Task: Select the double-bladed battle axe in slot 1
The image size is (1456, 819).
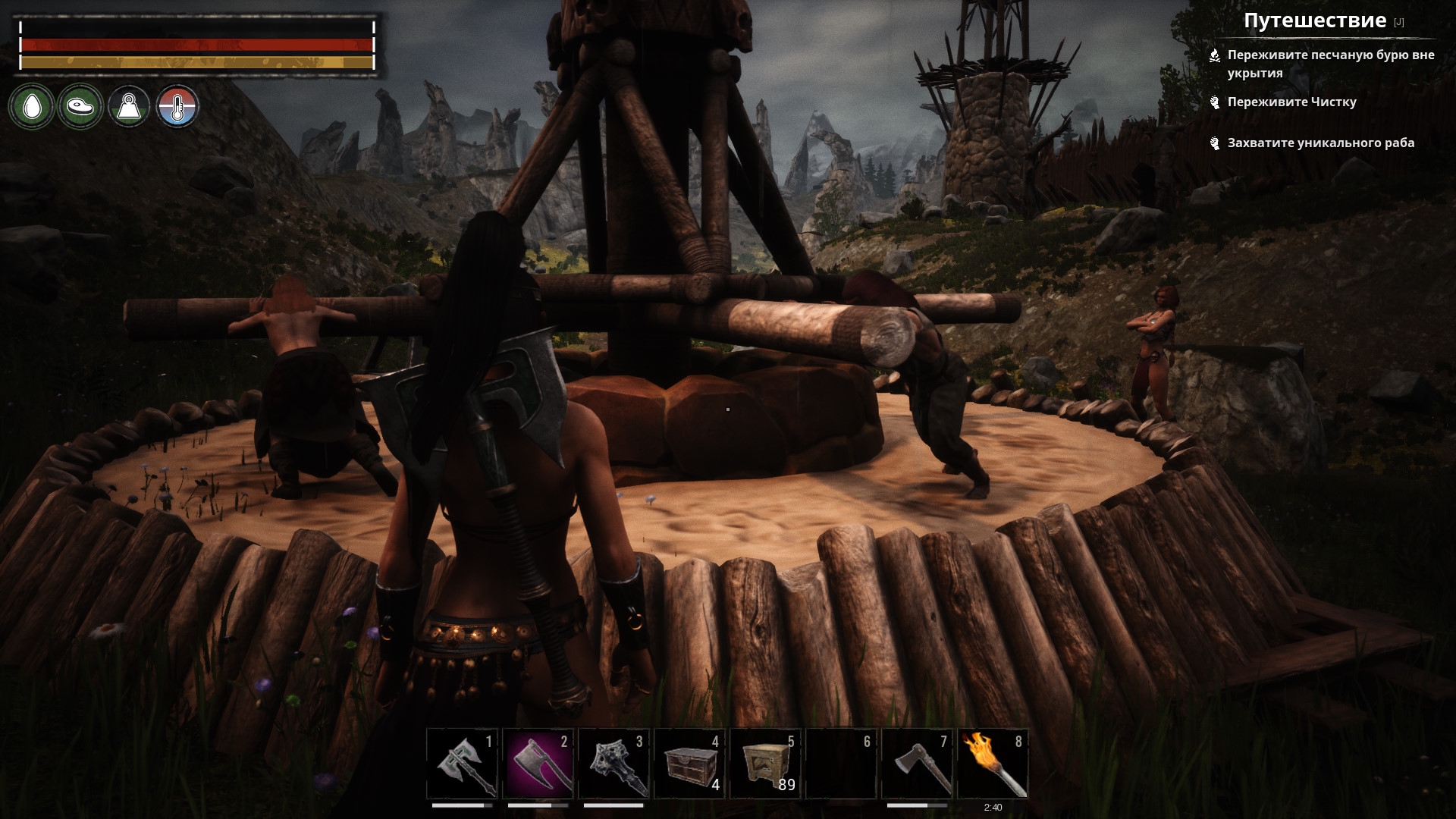Action: 462,764
